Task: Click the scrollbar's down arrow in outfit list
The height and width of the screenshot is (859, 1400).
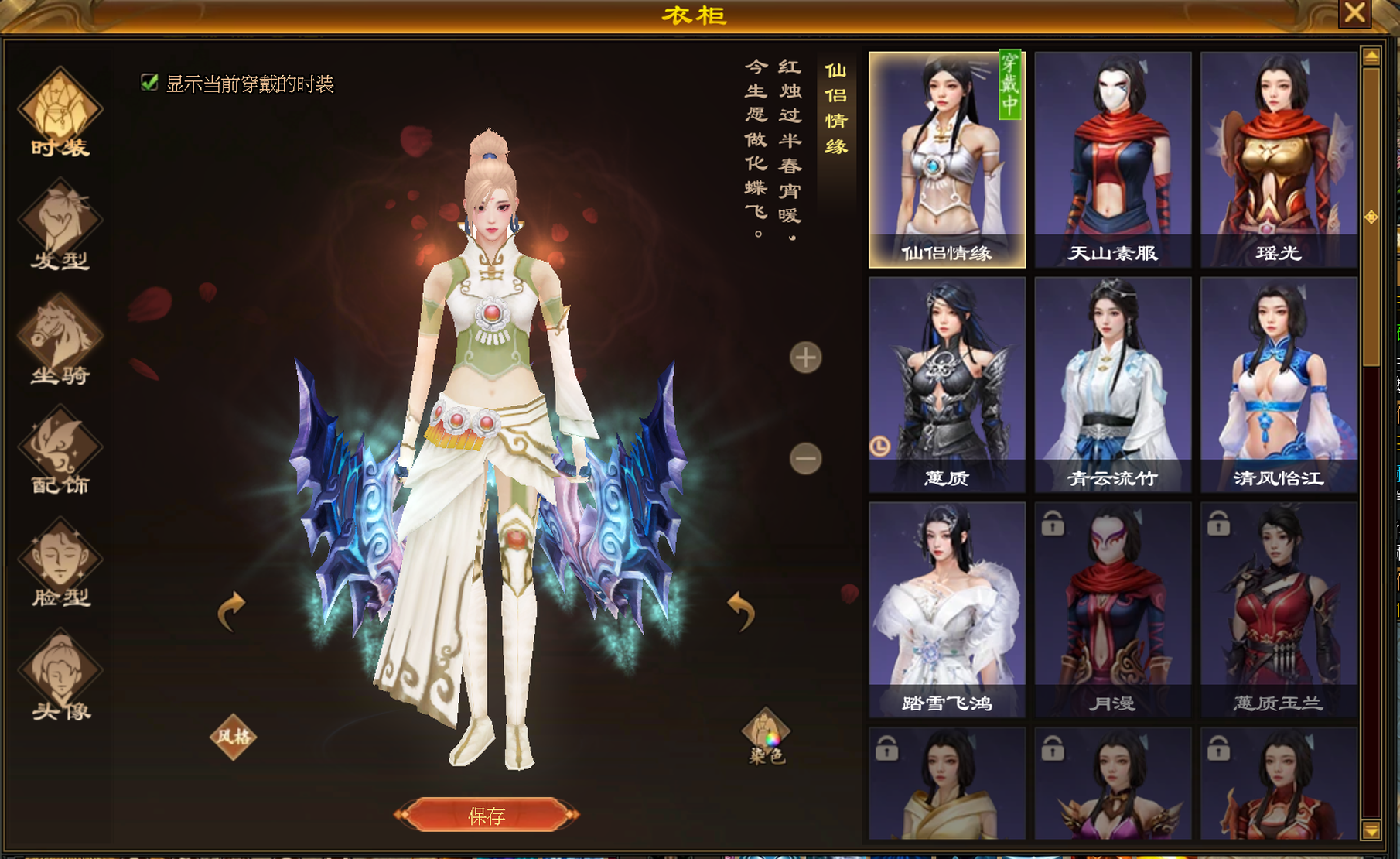Action: coord(1371,830)
